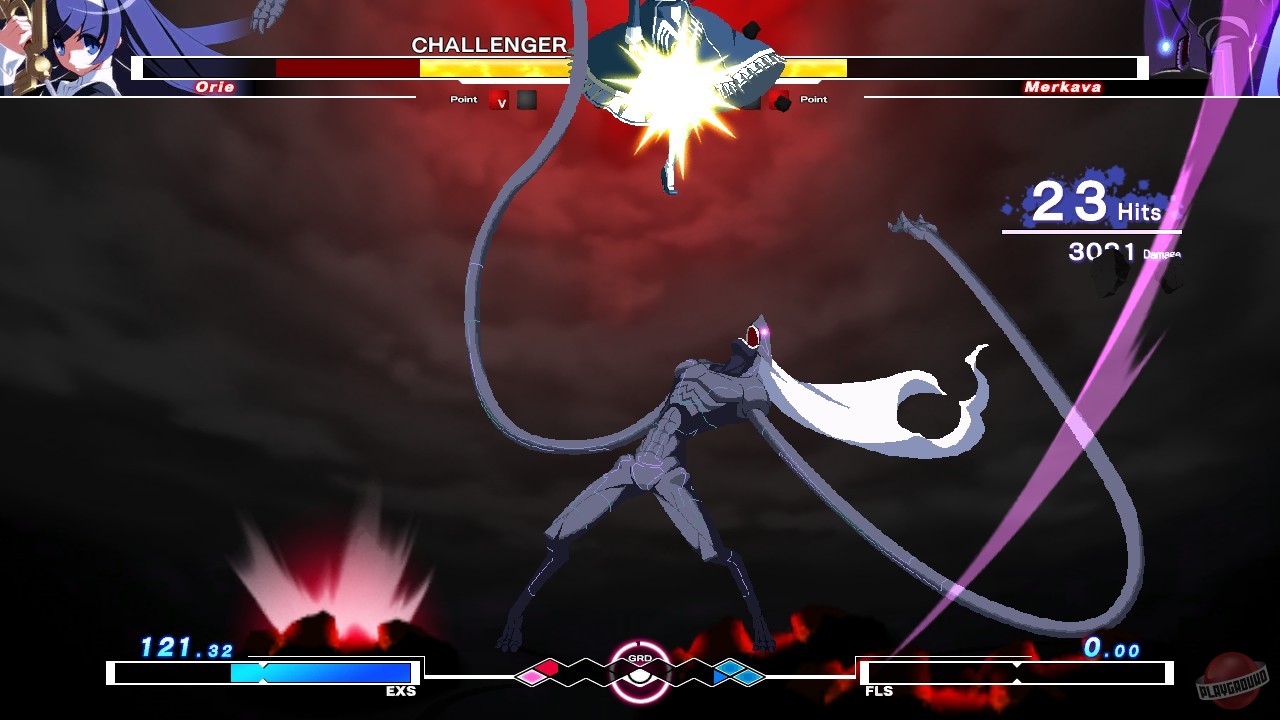
Task: Click the red win diamond on the left GRD scale
Action: point(547,667)
